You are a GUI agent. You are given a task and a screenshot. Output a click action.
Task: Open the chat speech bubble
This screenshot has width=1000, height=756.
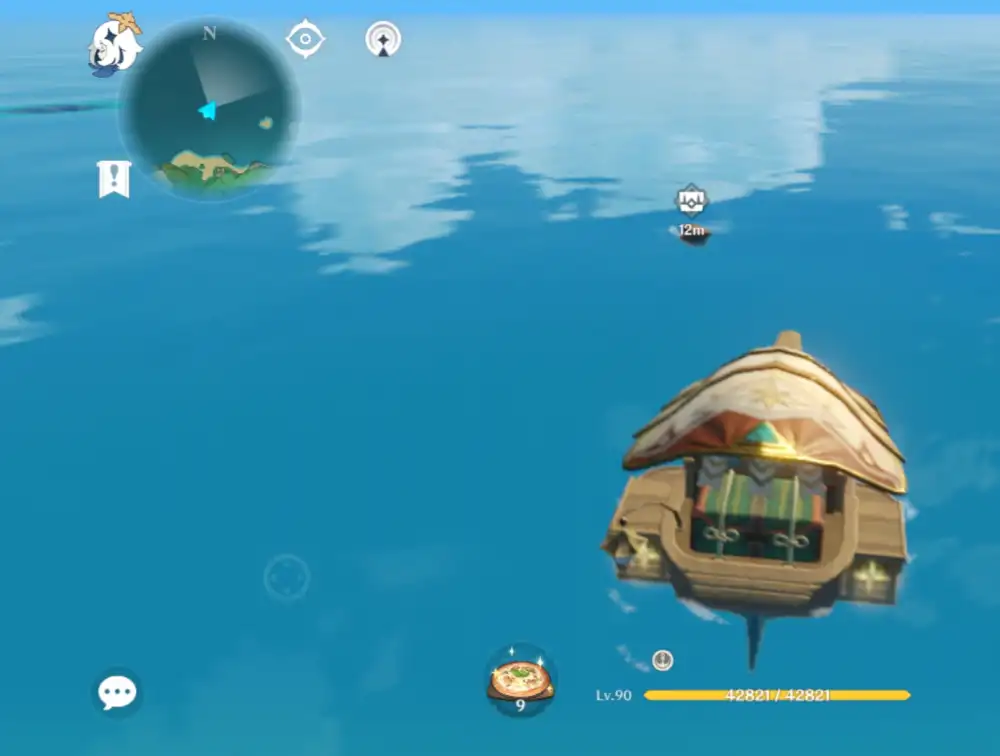[117, 692]
